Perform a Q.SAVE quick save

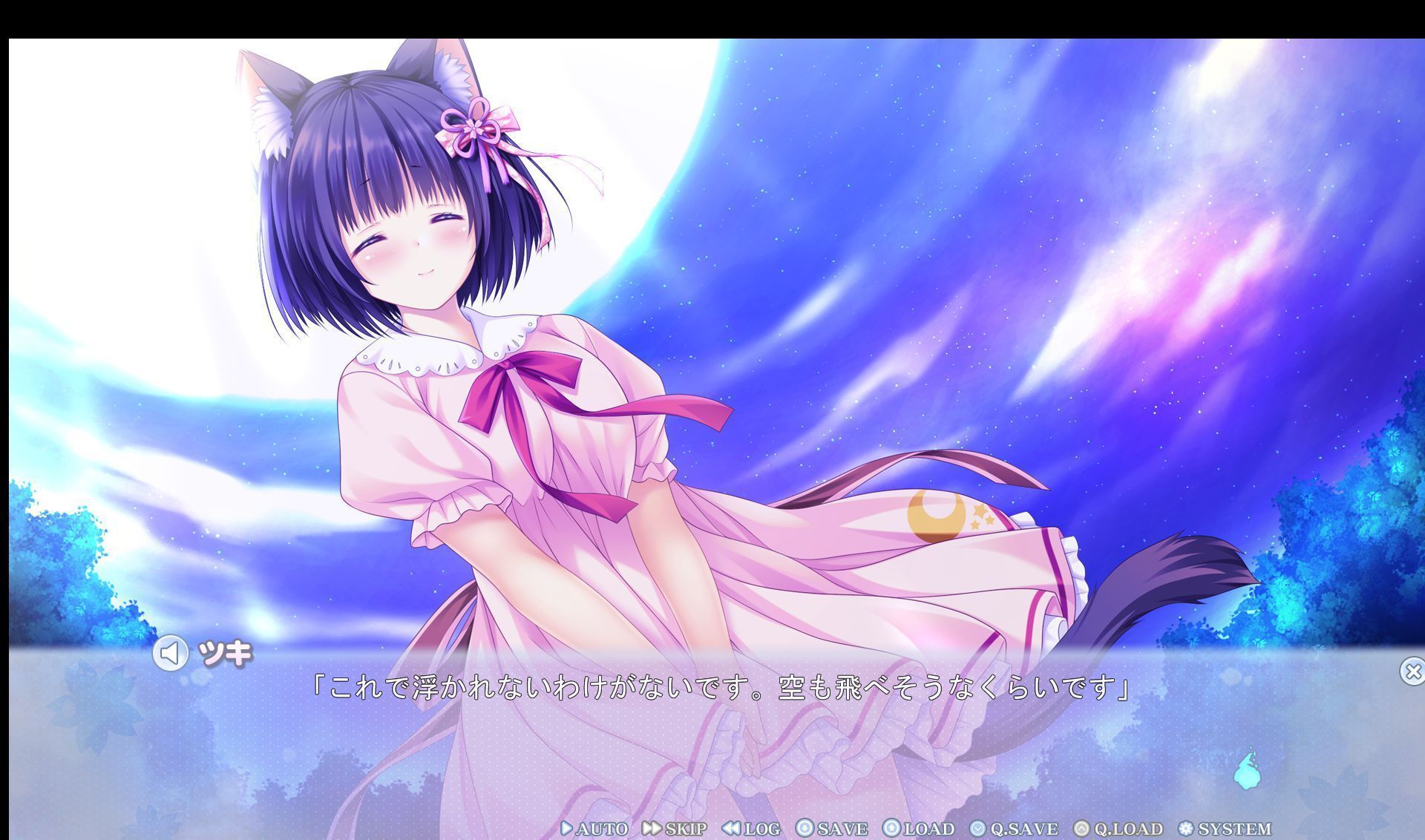1009,829
